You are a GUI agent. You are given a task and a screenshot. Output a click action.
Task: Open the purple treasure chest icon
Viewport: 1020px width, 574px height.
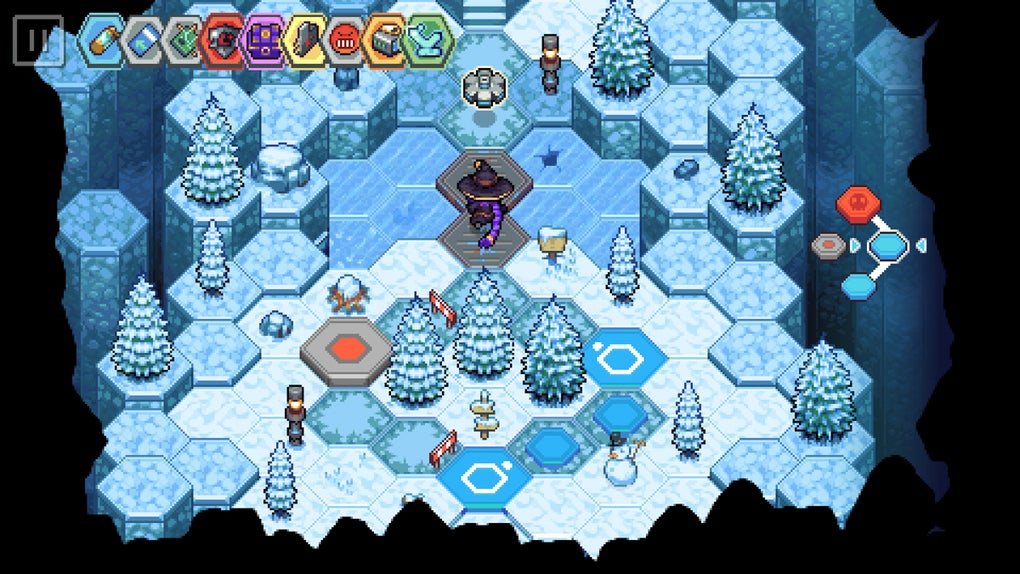[265, 41]
